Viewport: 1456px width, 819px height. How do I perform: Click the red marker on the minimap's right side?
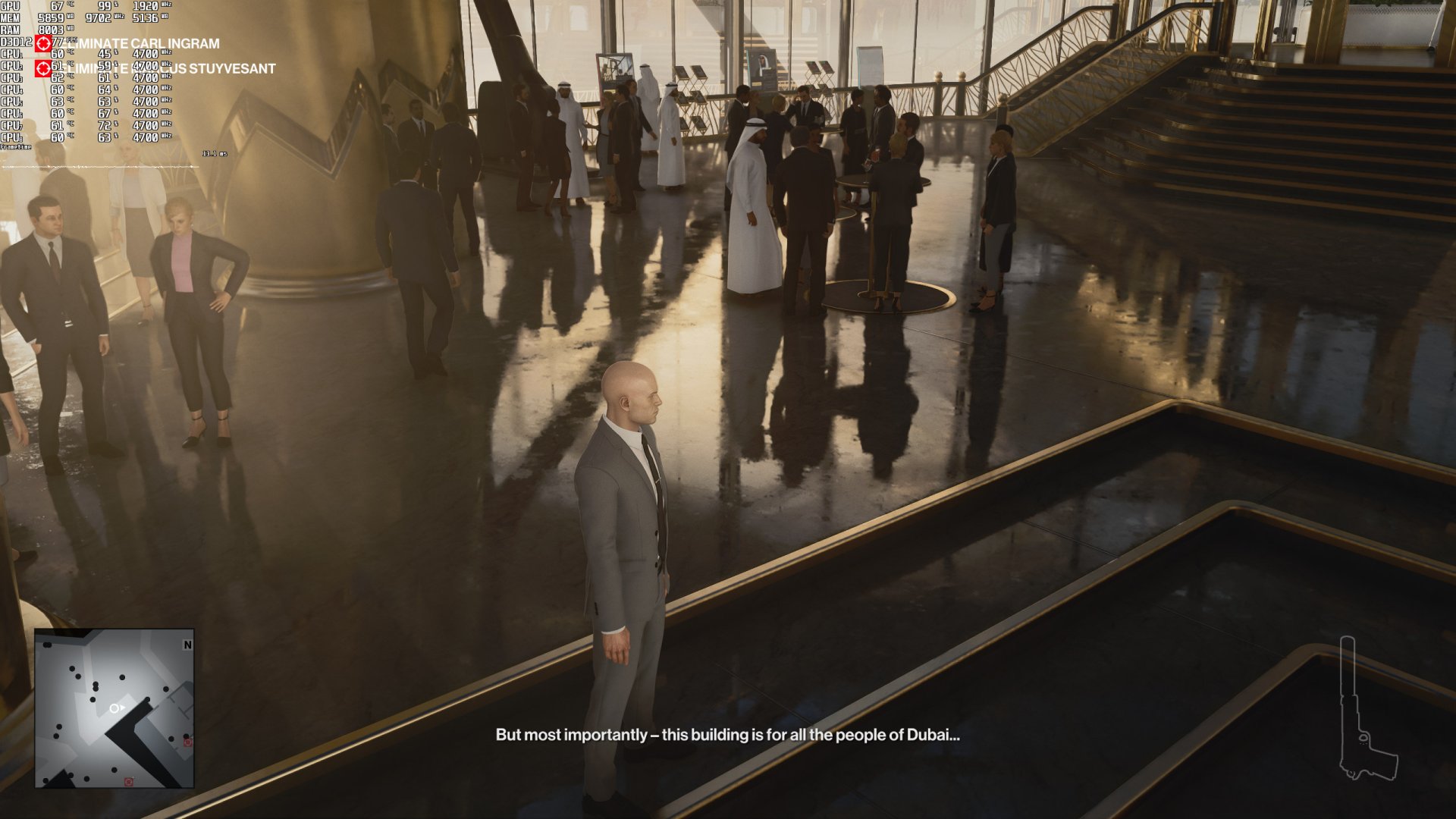[187, 742]
